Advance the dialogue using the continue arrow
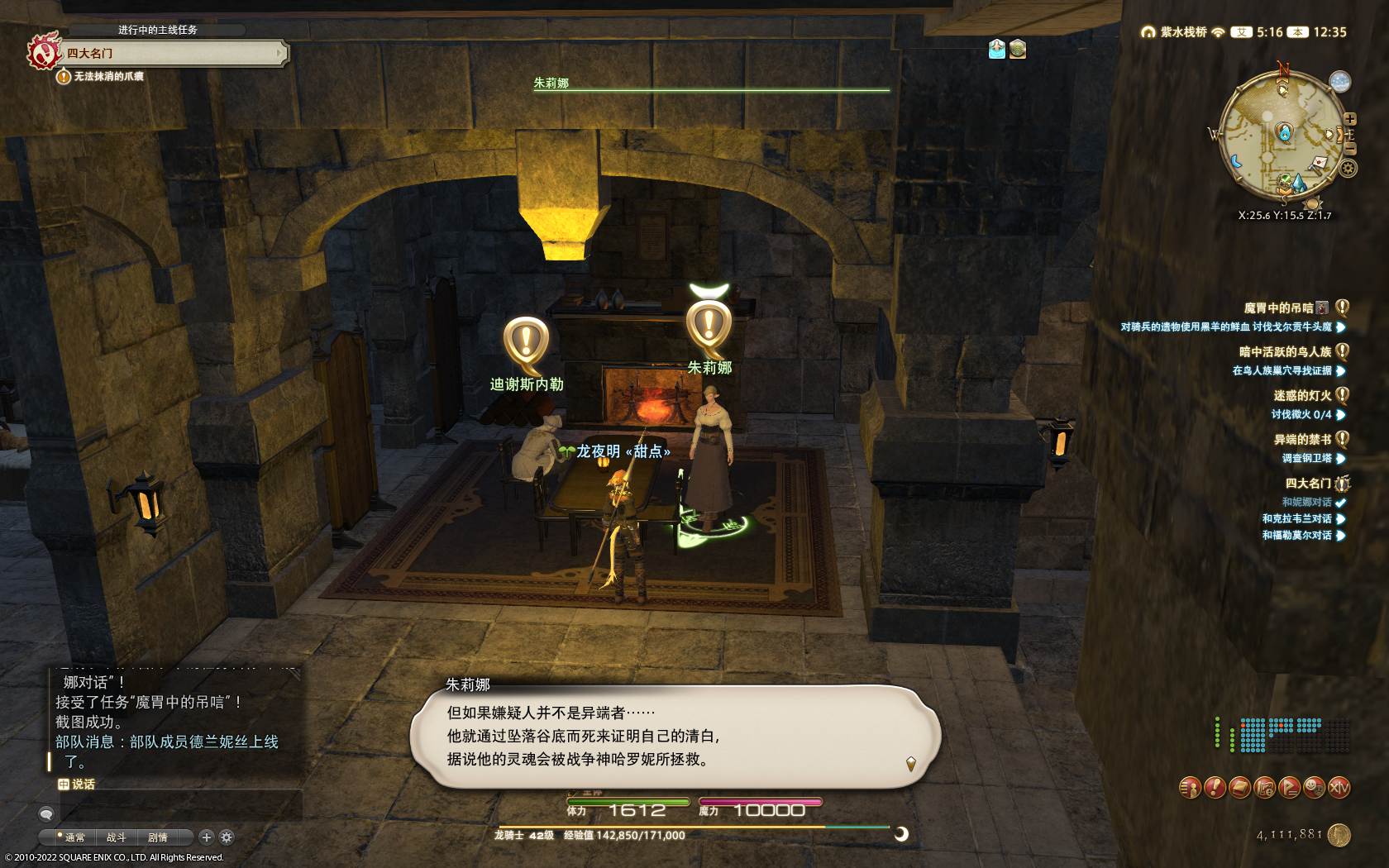This screenshot has width=1389, height=868. tap(910, 763)
